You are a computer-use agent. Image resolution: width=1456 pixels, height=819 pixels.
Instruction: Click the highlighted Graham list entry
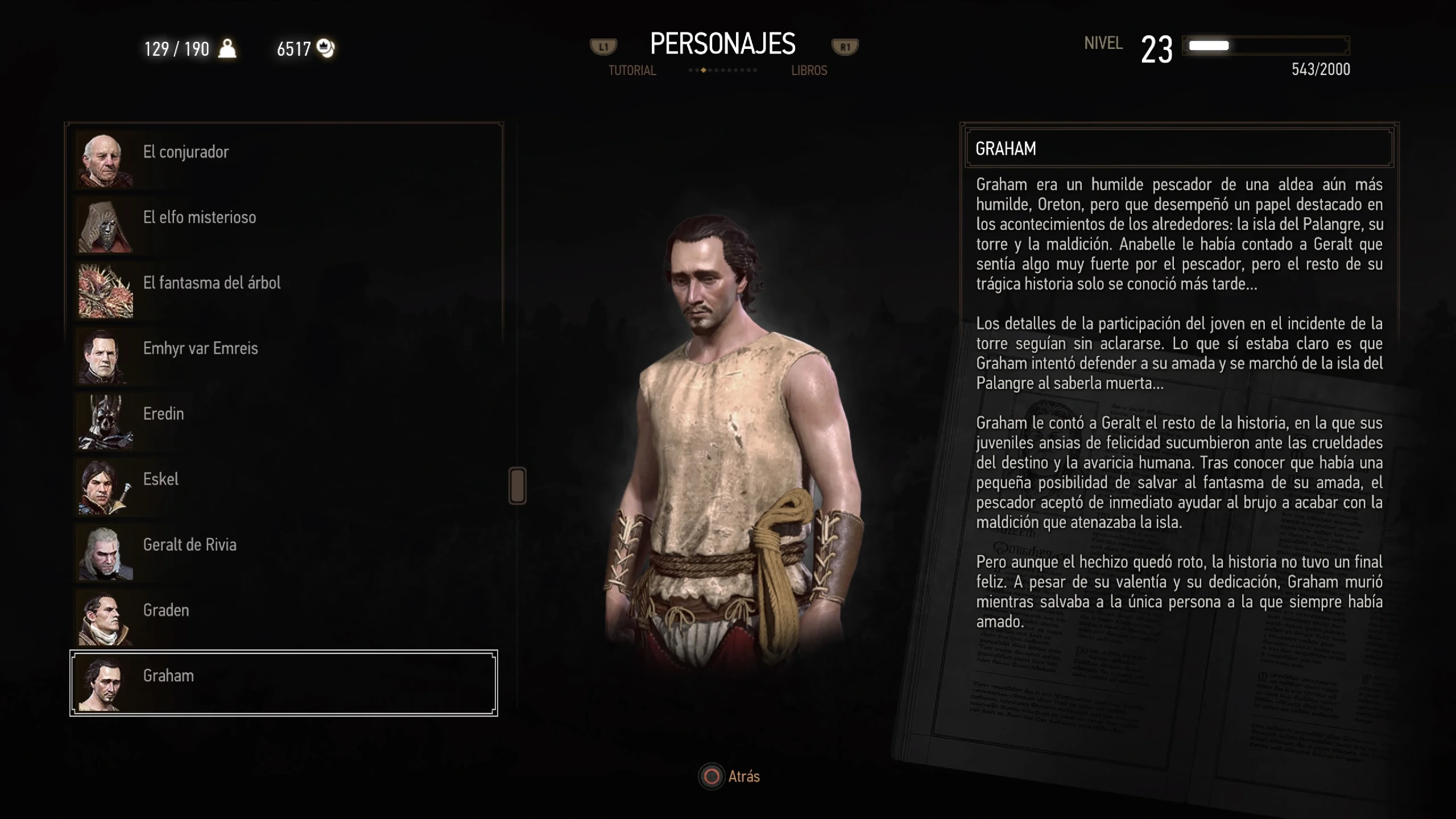pyautogui.click(x=283, y=682)
